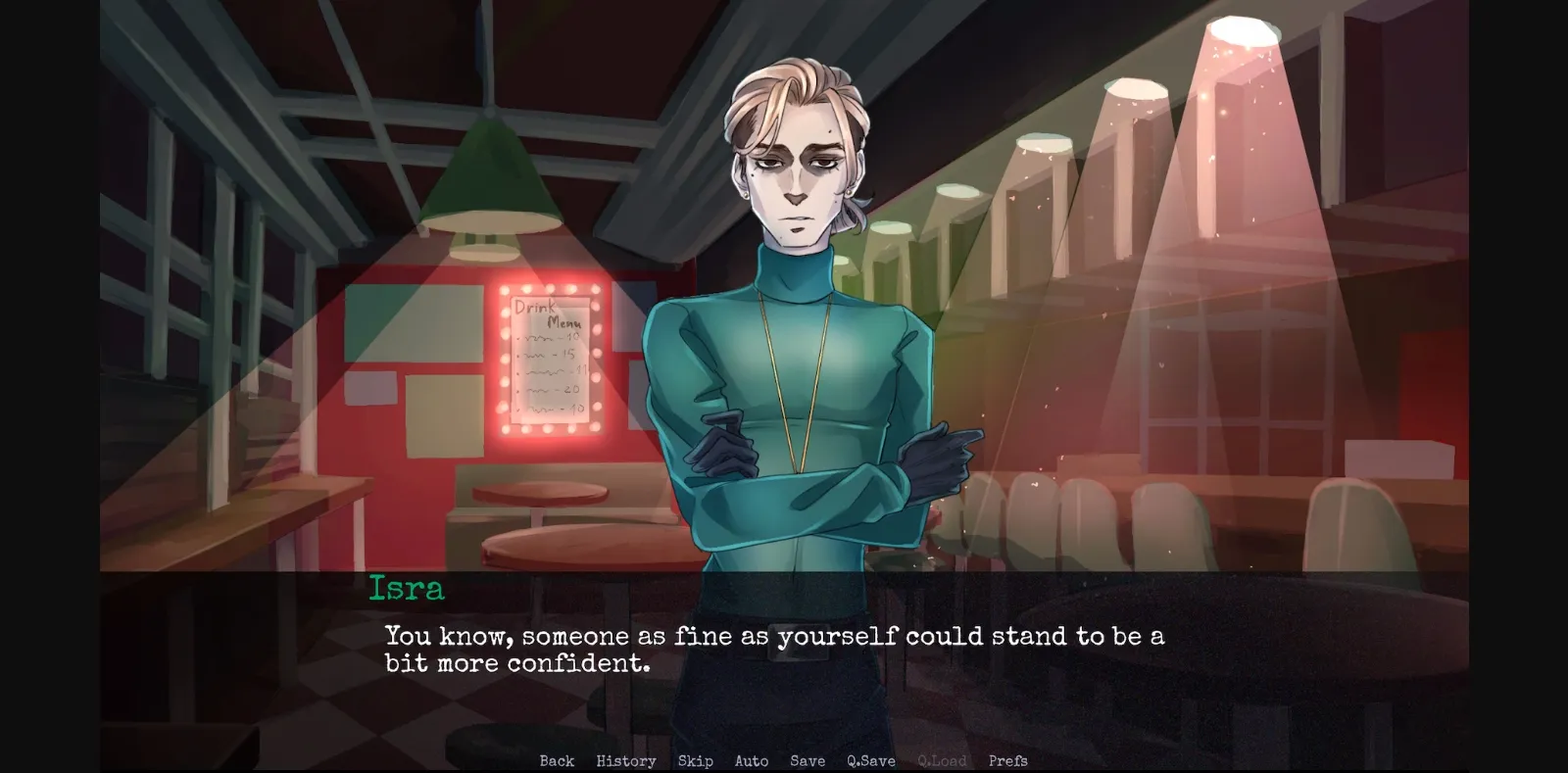Rewind dialogue with the Back button
The height and width of the screenshot is (773, 1568).
(x=556, y=760)
